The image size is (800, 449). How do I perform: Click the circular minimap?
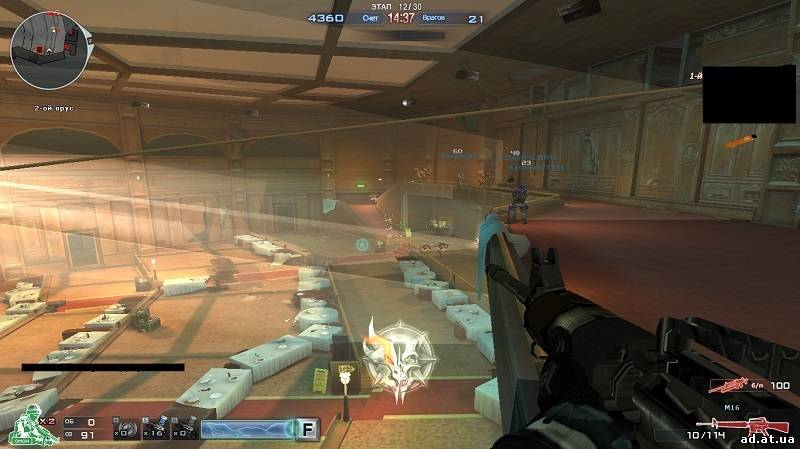click(49, 52)
